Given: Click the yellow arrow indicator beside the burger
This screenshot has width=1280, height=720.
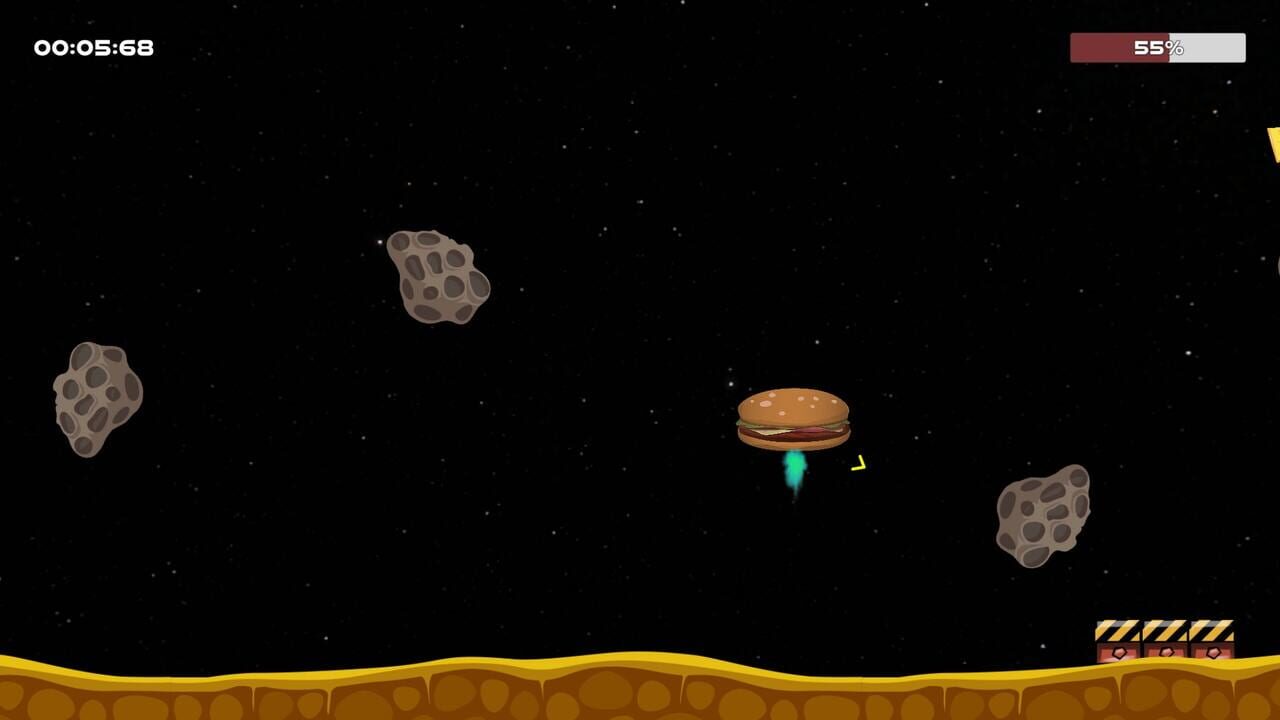Looking at the screenshot, I should (x=858, y=462).
